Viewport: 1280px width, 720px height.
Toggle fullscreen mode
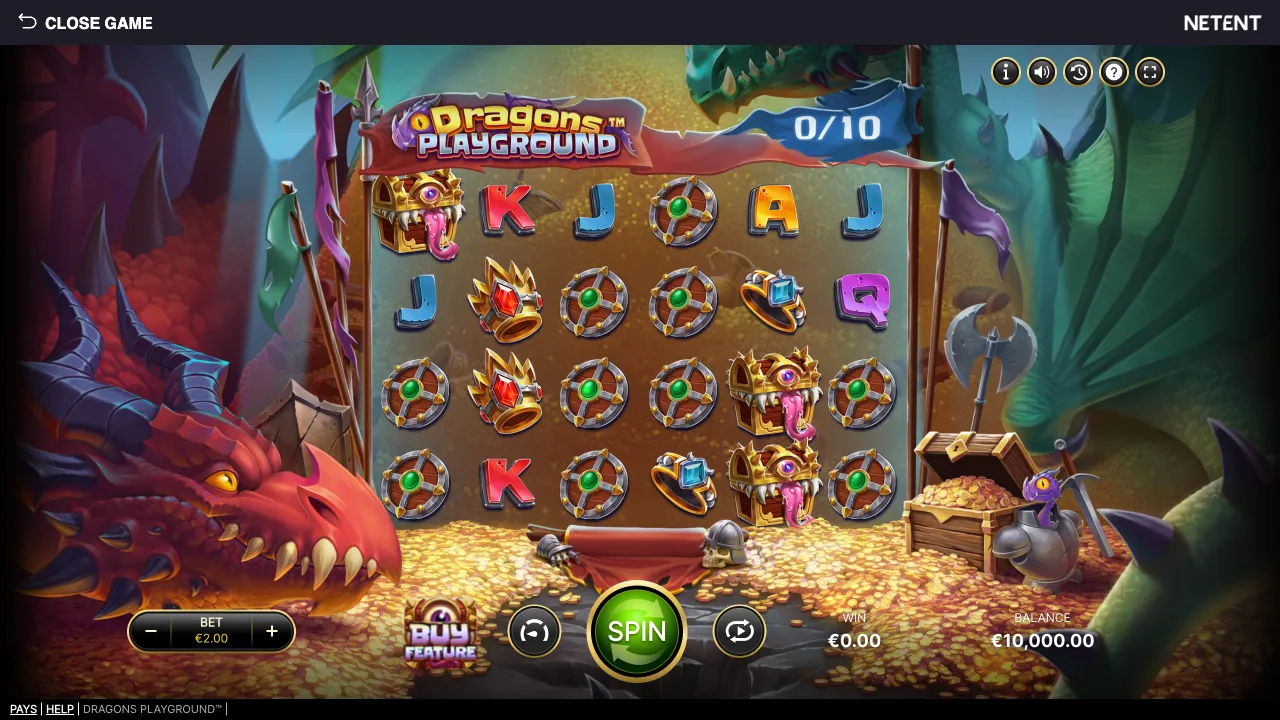(x=1149, y=72)
